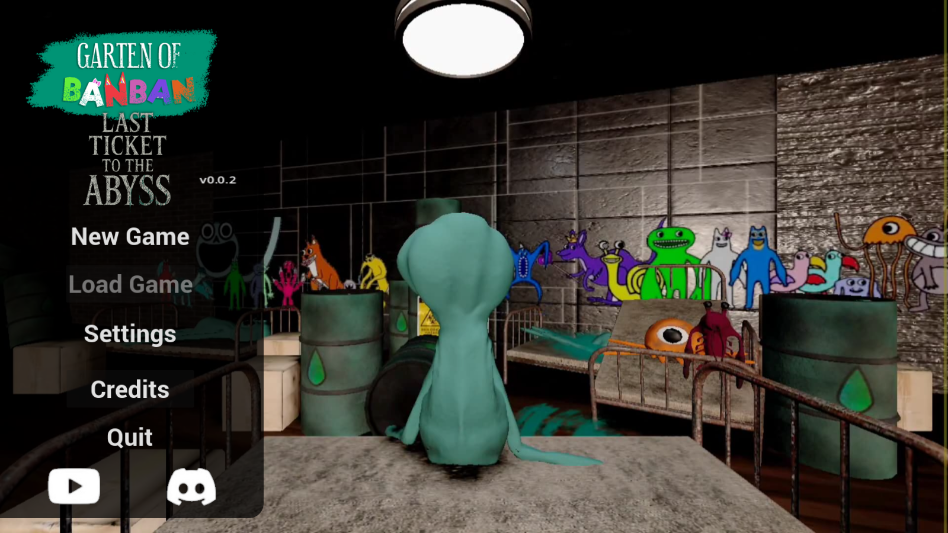Start a New Game
The width and height of the screenshot is (948, 533).
point(130,237)
